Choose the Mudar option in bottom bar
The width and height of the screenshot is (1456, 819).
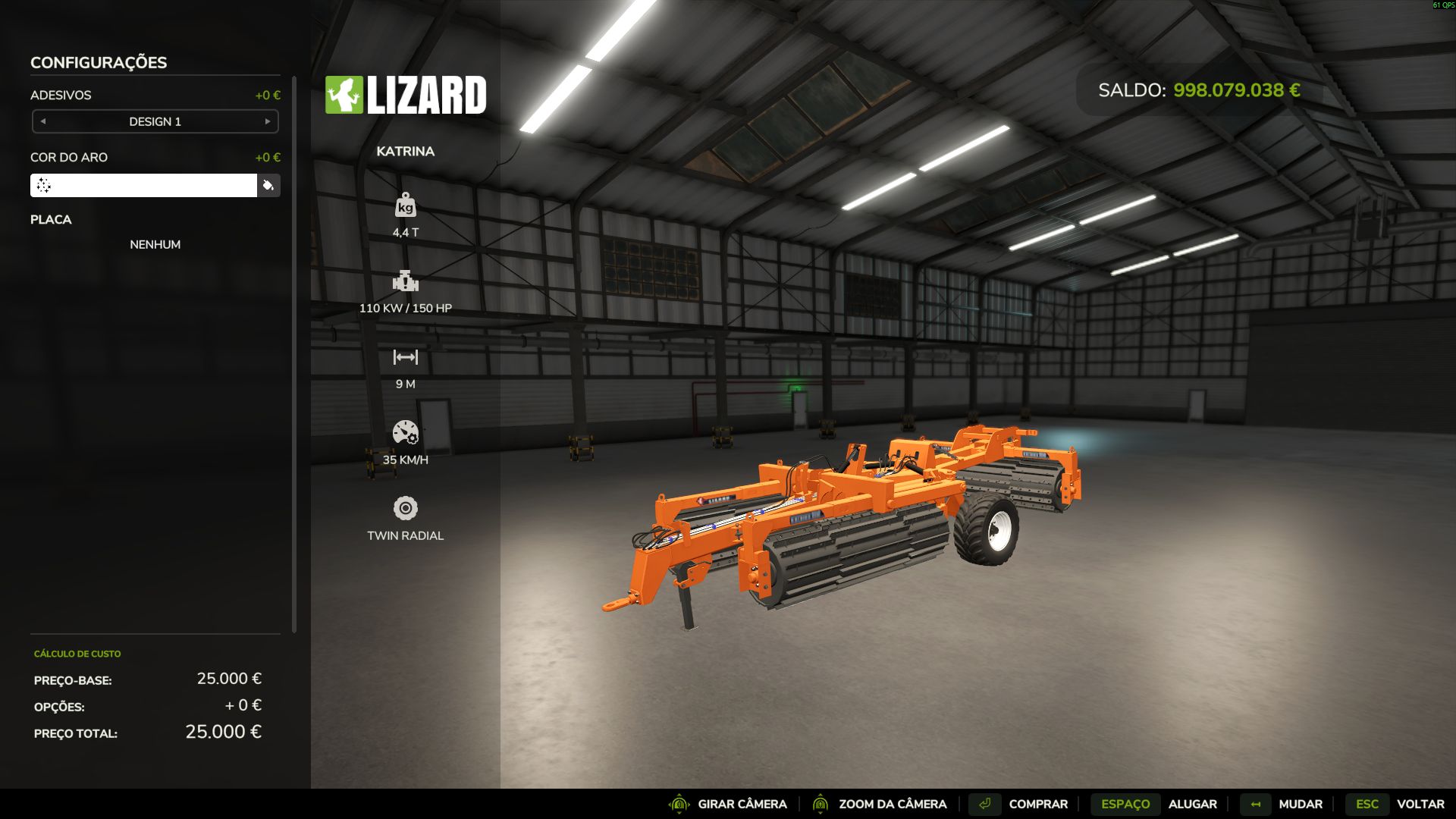pyautogui.click(x=1300, y=804)
